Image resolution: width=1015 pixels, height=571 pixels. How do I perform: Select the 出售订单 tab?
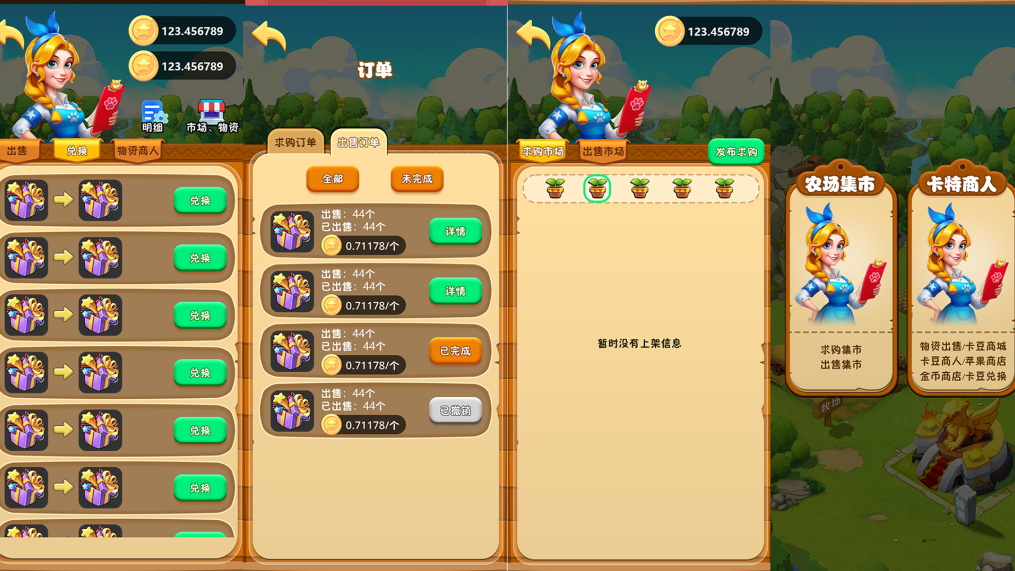[x=358, y=142]
